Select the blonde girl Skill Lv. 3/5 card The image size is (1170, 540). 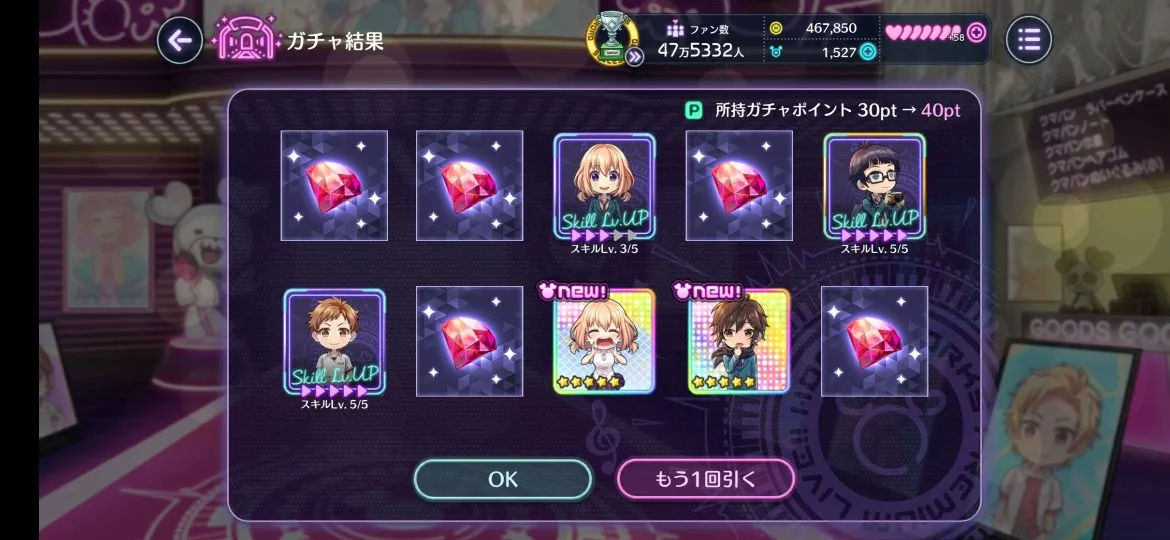pyautogui.click(x=604, y=186)
